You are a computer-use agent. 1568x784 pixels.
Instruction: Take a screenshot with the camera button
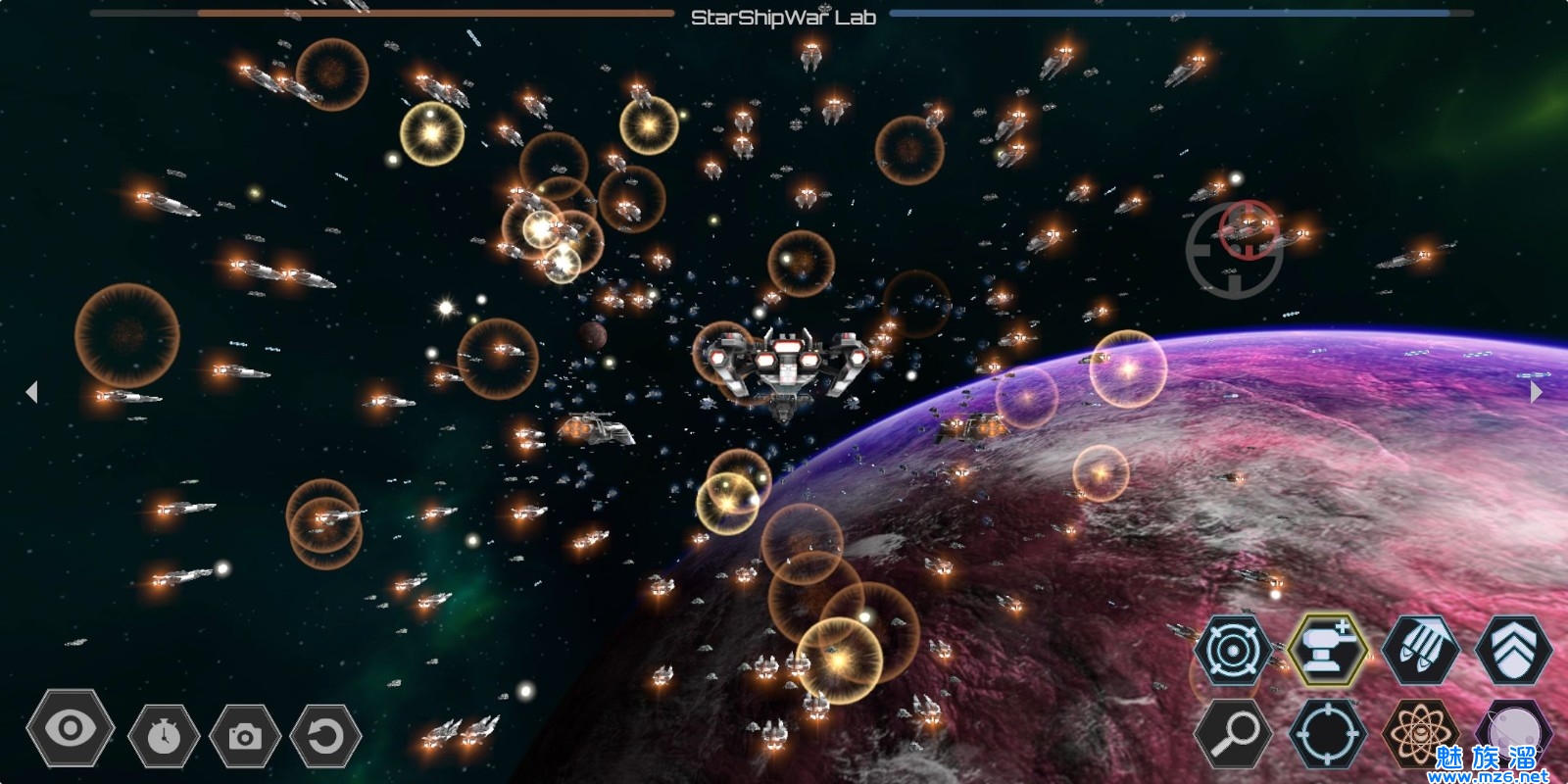point(245,735)
